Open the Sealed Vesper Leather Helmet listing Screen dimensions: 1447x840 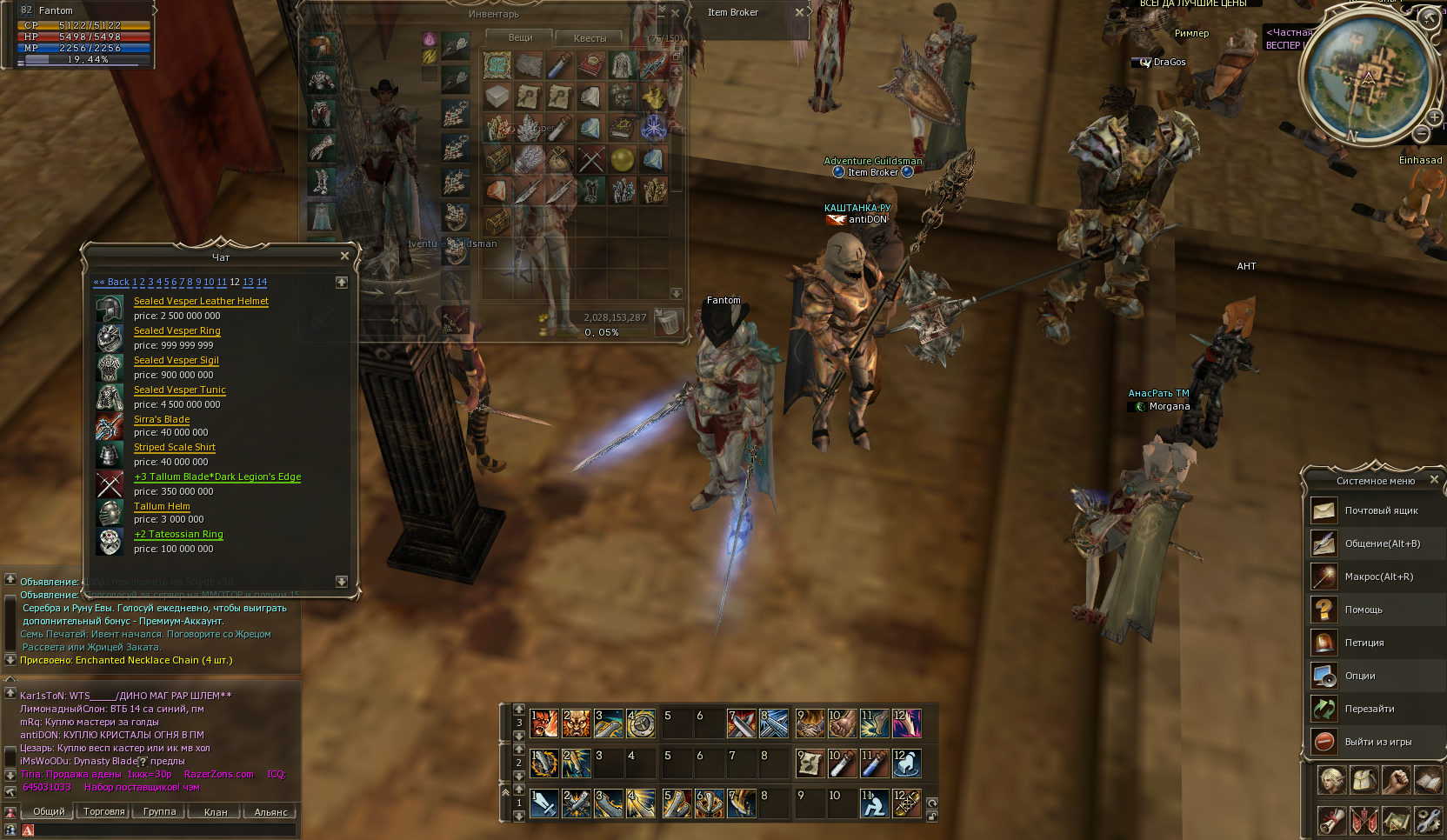click(x=201, y=301)
